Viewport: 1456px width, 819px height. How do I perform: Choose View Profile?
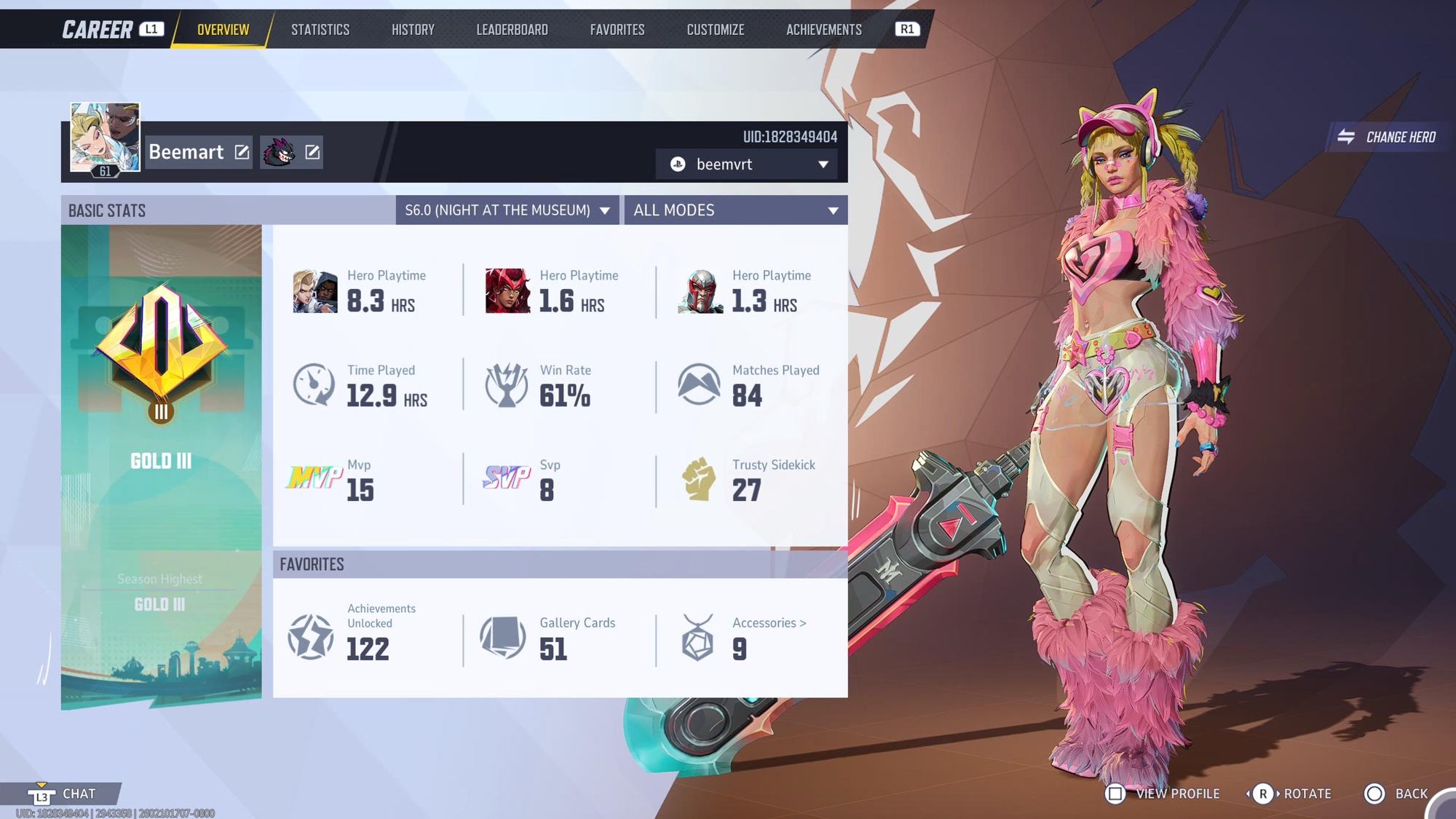(1163, 794)
